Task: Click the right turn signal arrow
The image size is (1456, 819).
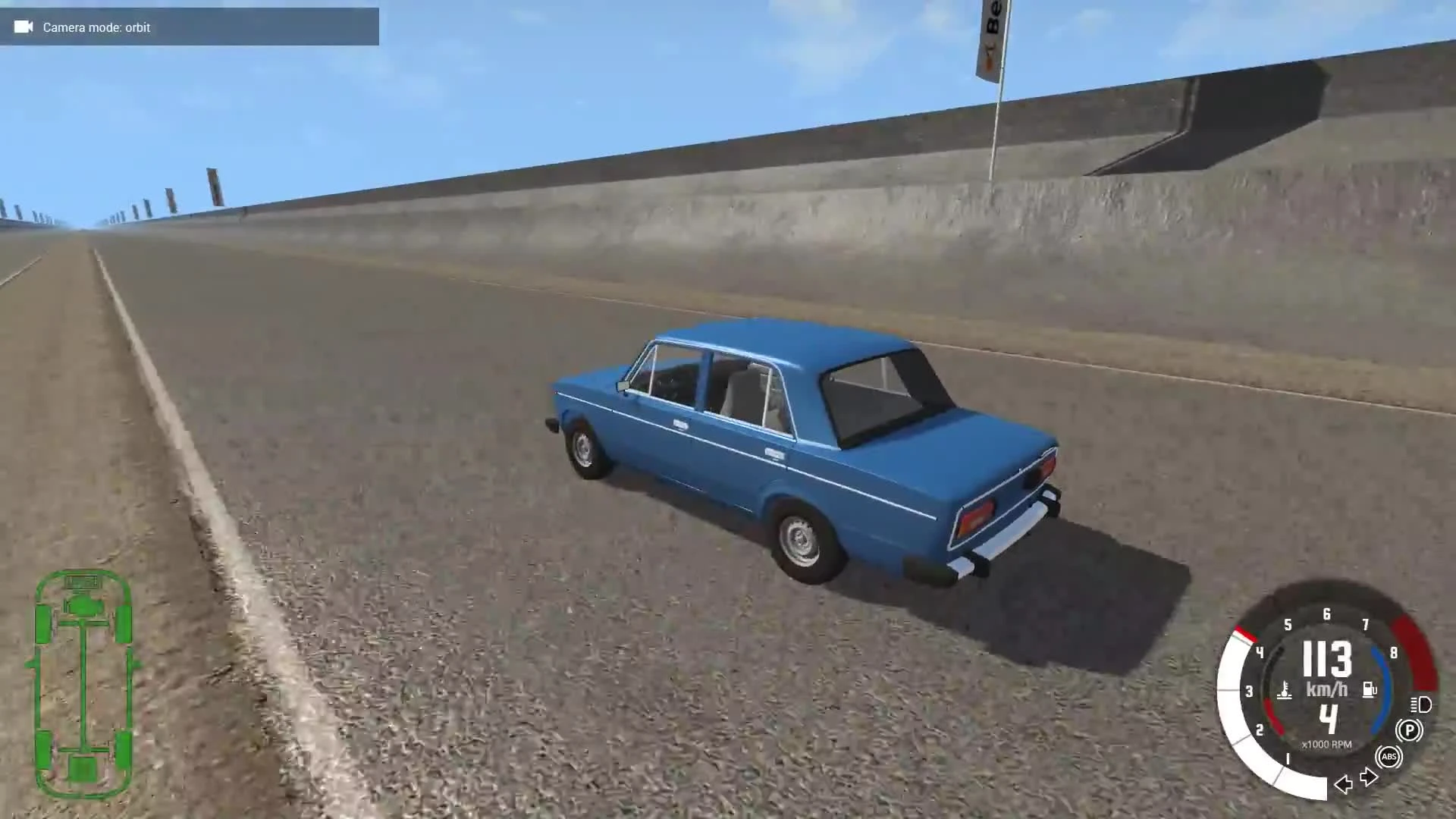Action: point(1369,777)
